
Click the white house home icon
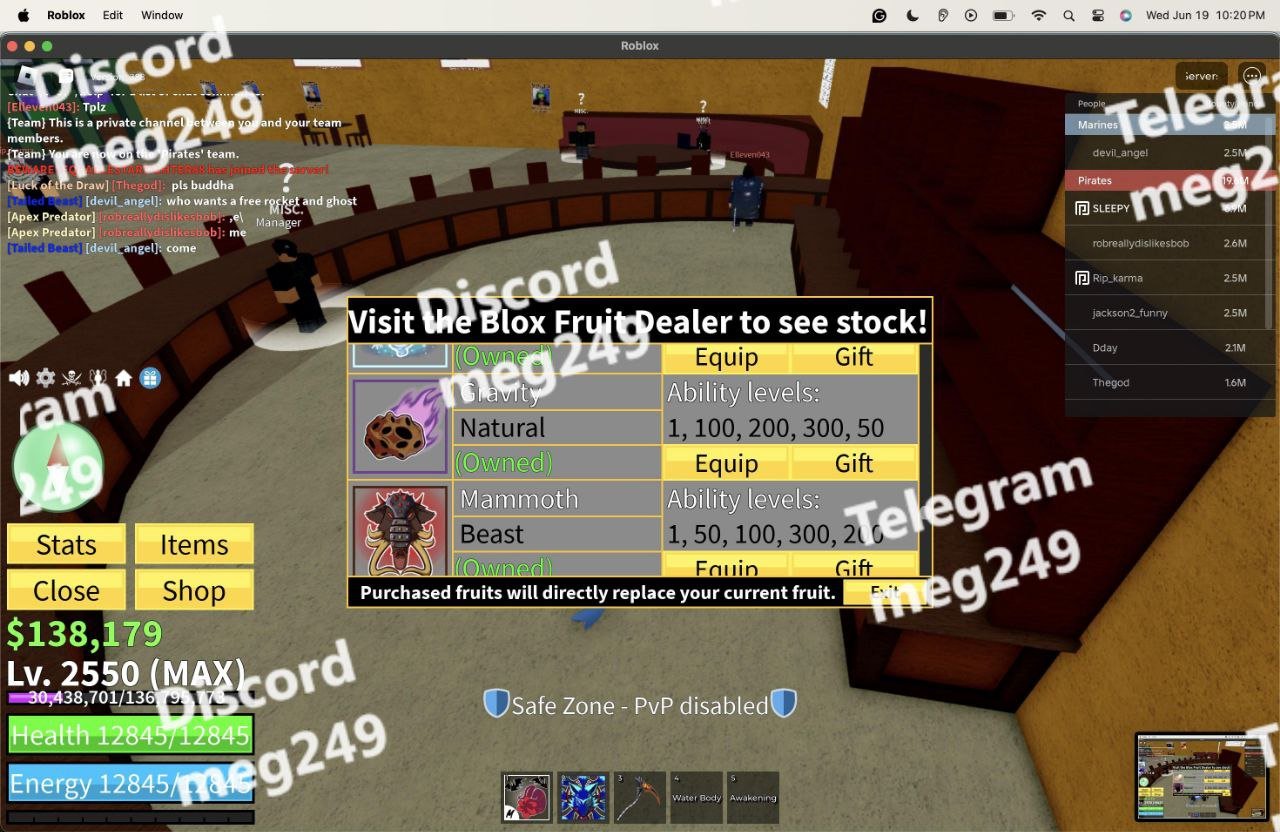click(124, 378)
